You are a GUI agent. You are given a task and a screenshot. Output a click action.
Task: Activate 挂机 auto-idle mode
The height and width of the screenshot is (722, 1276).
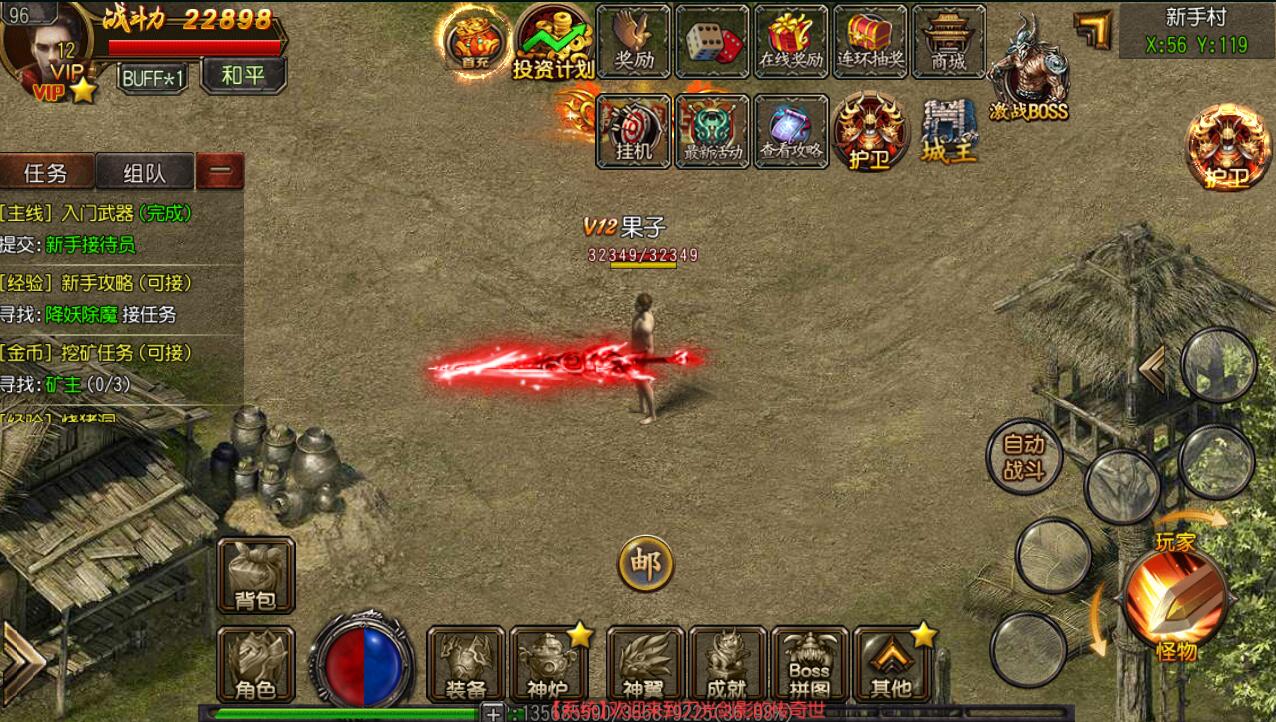pyautogui.click(x=634, y=131)
